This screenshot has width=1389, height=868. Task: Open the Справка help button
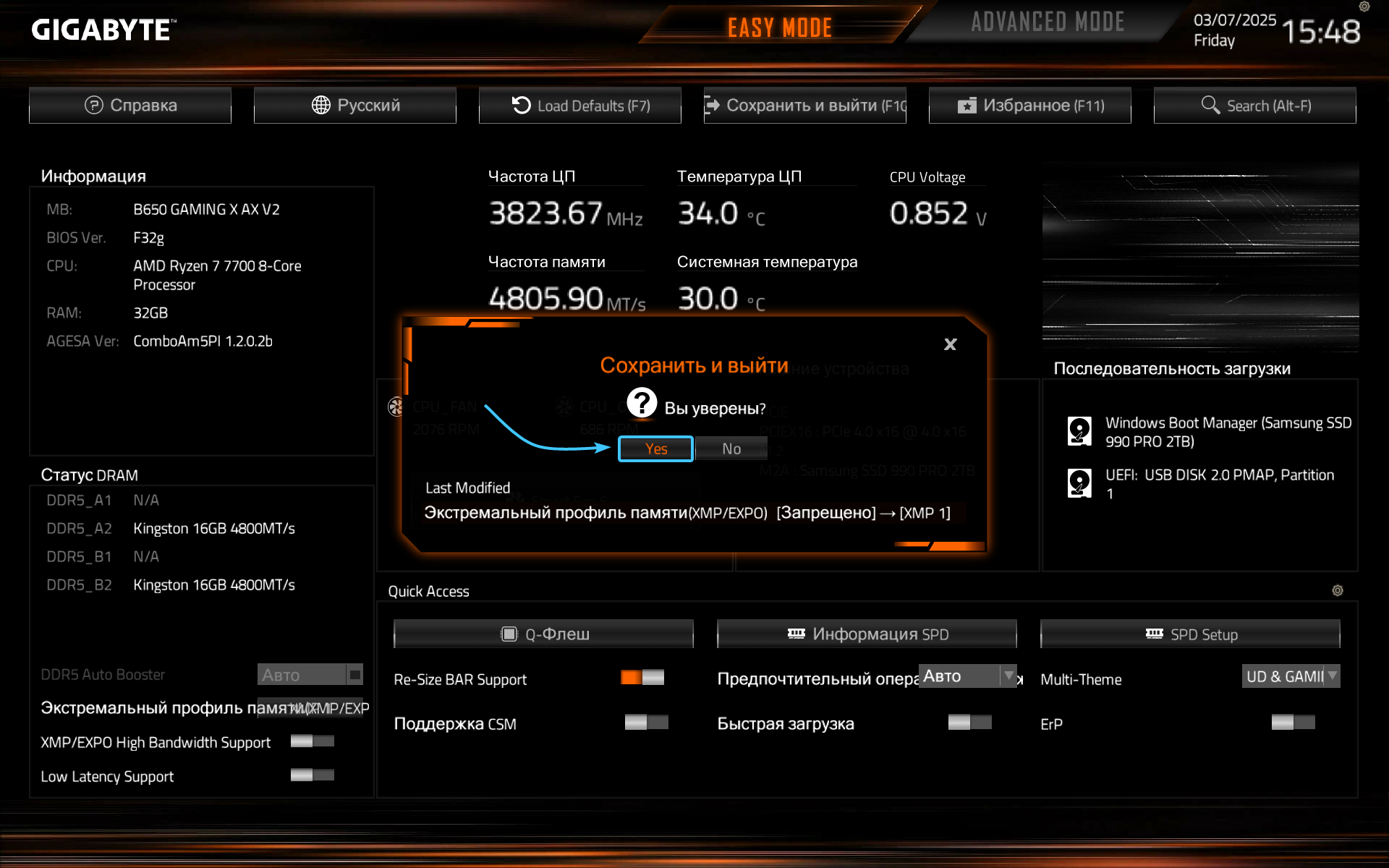click(130, 106)
